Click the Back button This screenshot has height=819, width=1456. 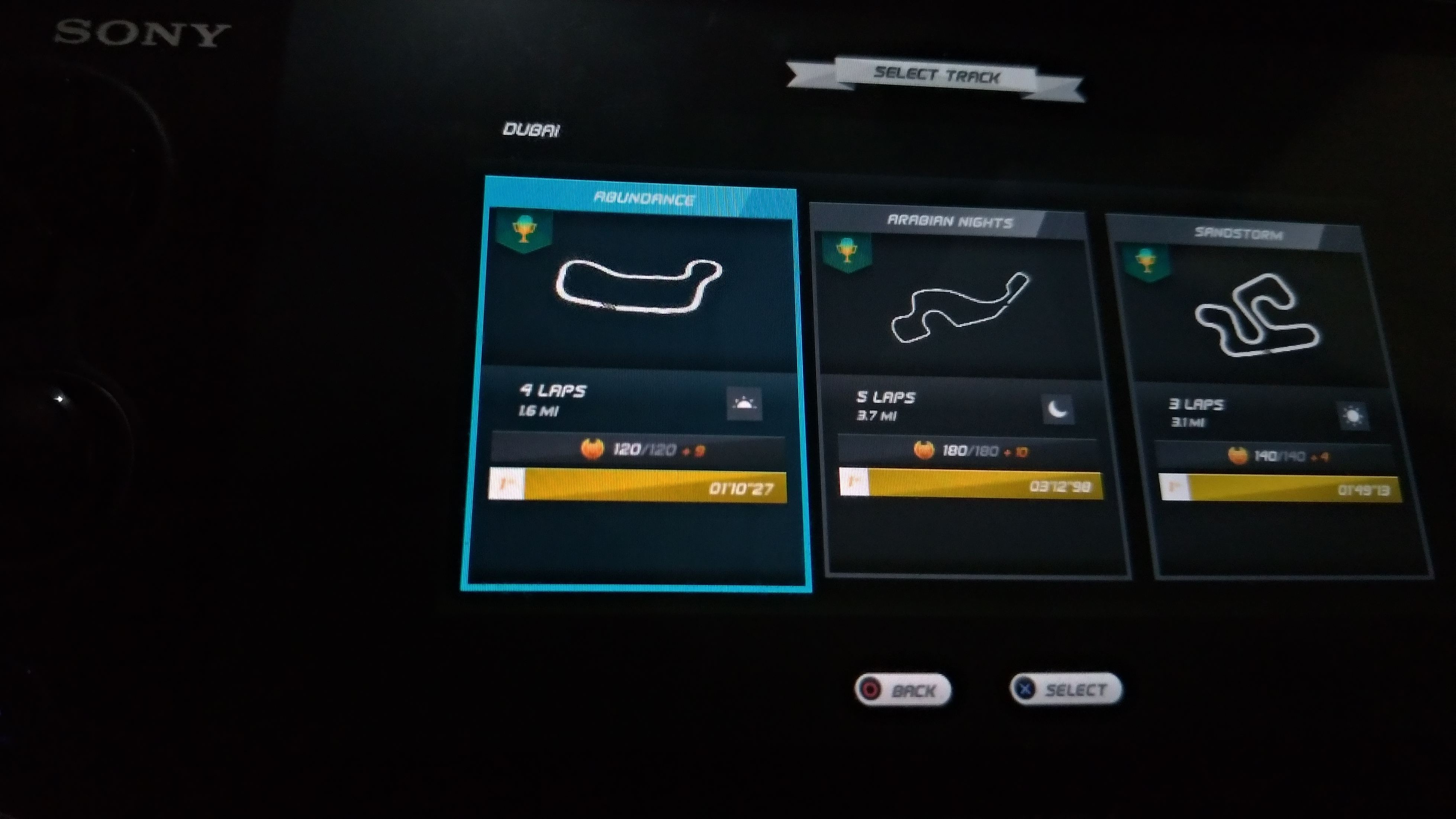[x=903, y=690]
